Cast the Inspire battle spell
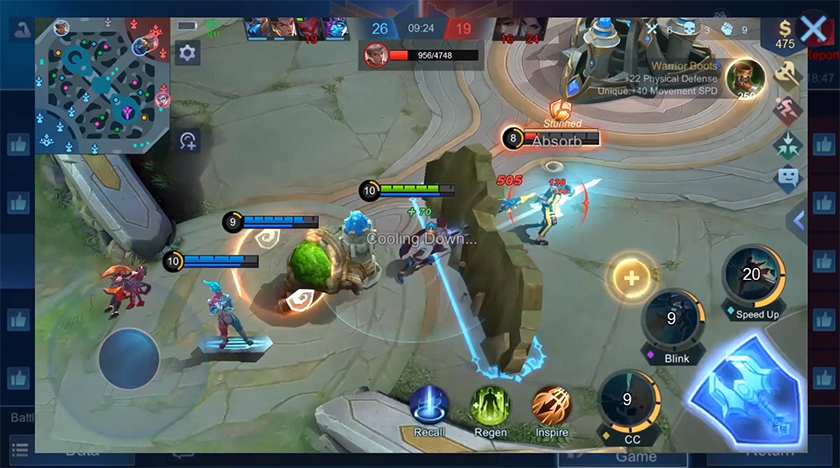840x468 pixels. [x=551, y=406]
